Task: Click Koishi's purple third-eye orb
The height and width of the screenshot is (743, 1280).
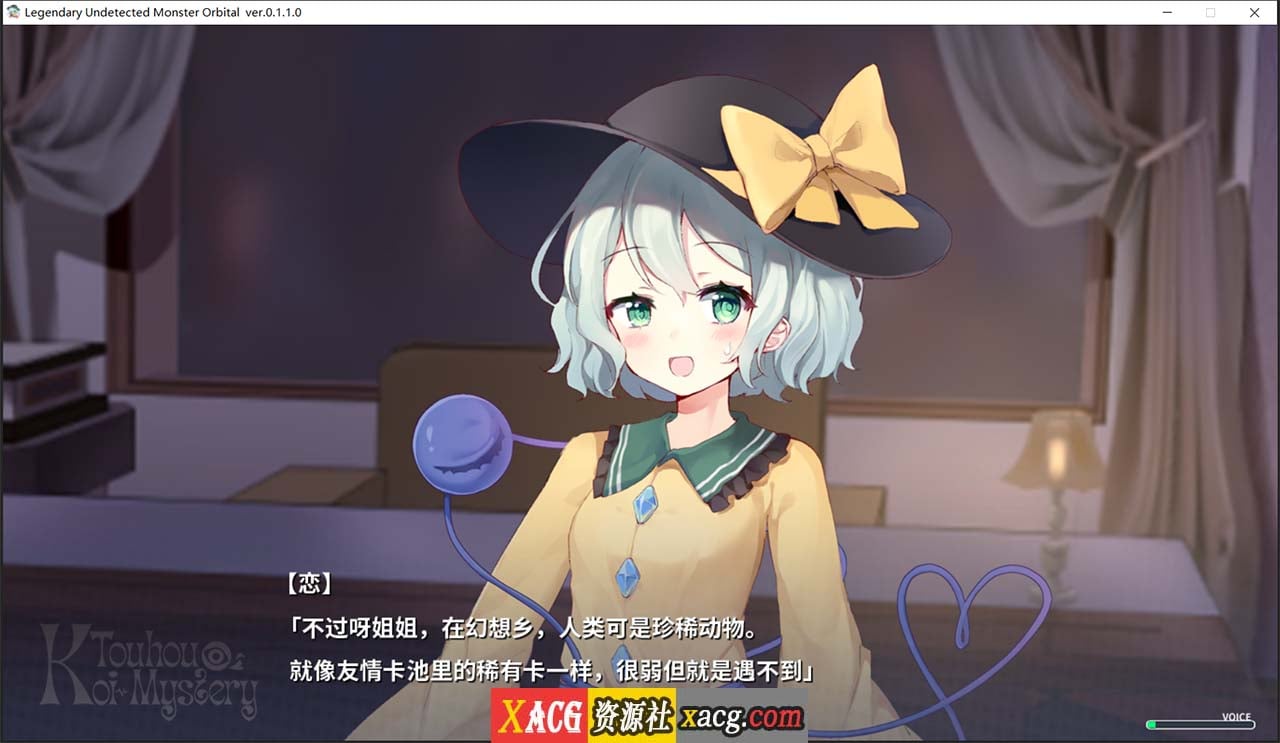Action: tap(460, 447)
